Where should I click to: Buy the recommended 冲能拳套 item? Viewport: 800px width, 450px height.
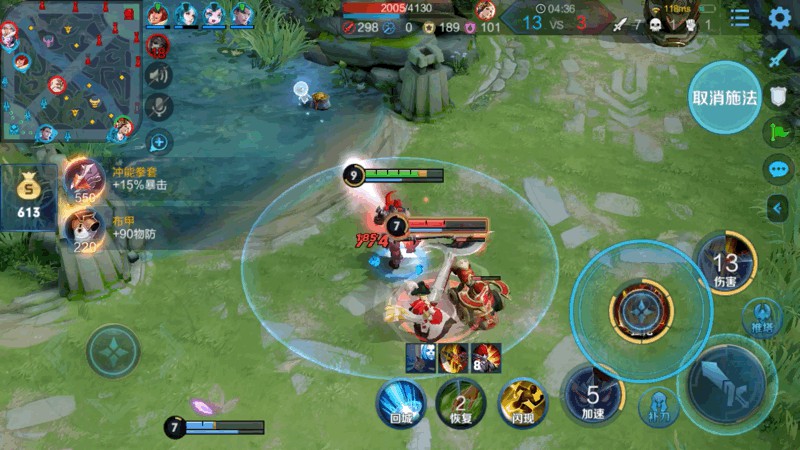click(84, 180)
